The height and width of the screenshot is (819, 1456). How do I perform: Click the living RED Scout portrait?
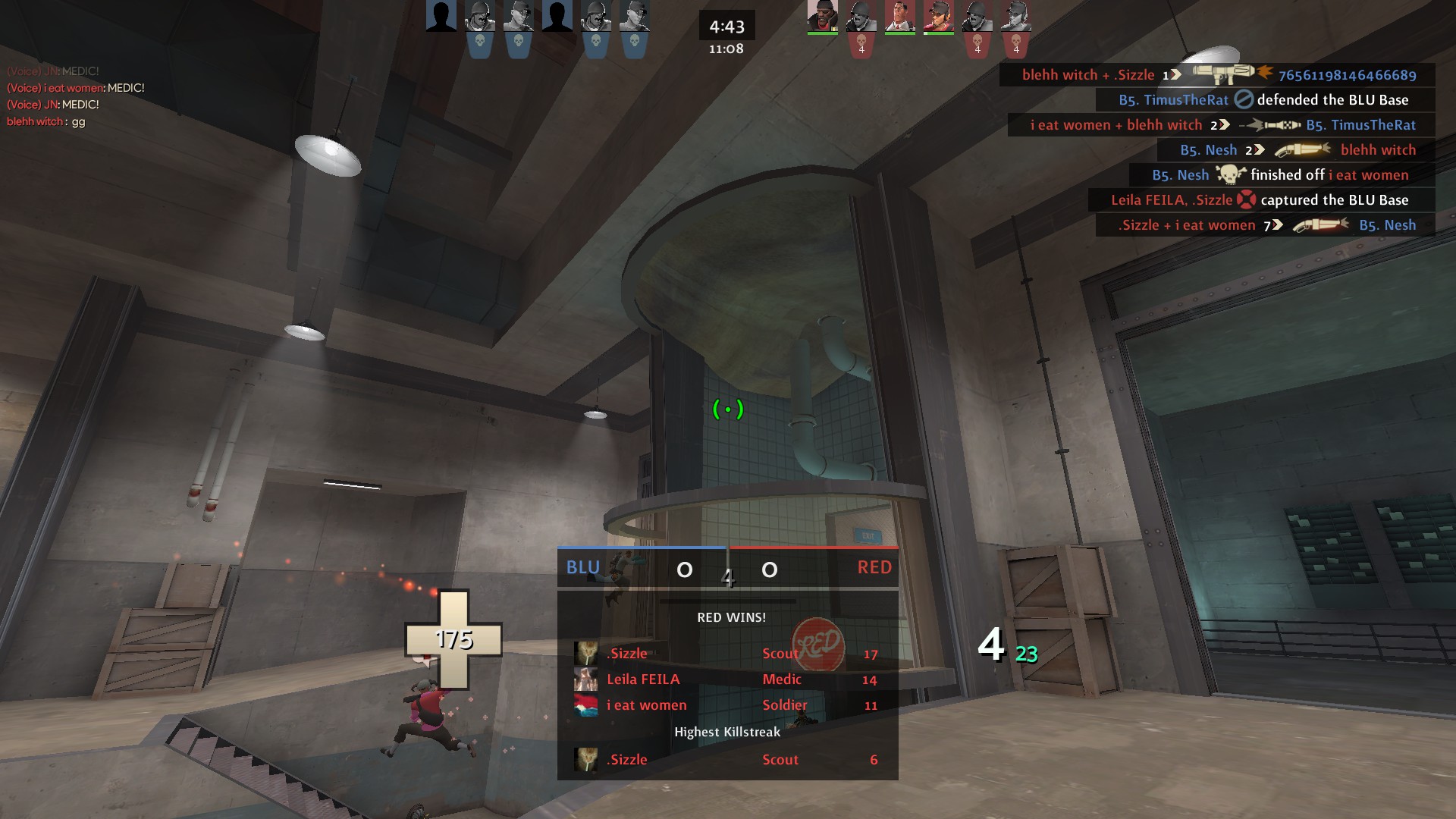[938, 17]
